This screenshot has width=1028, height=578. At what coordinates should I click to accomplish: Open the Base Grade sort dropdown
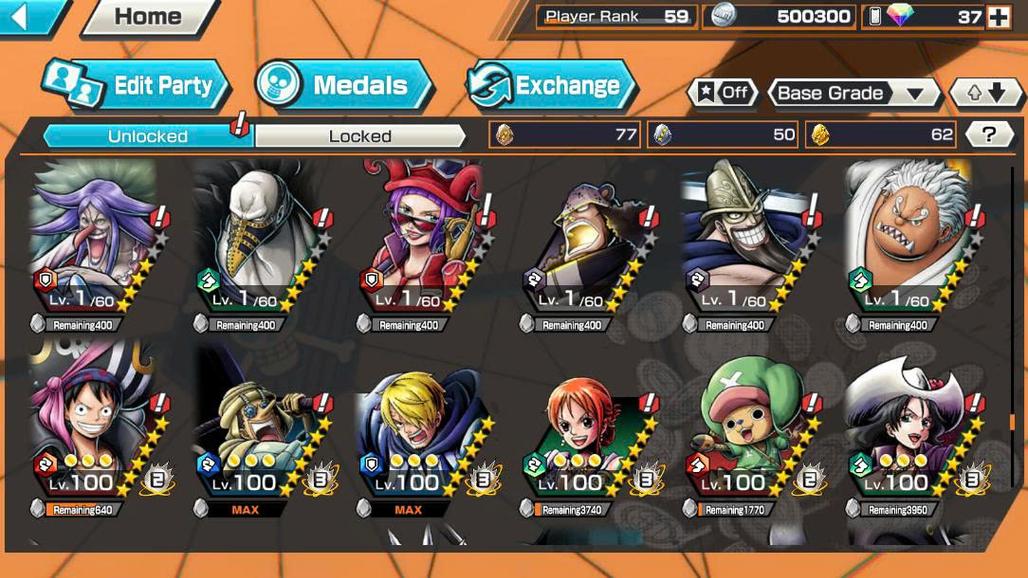coord(852,93)
